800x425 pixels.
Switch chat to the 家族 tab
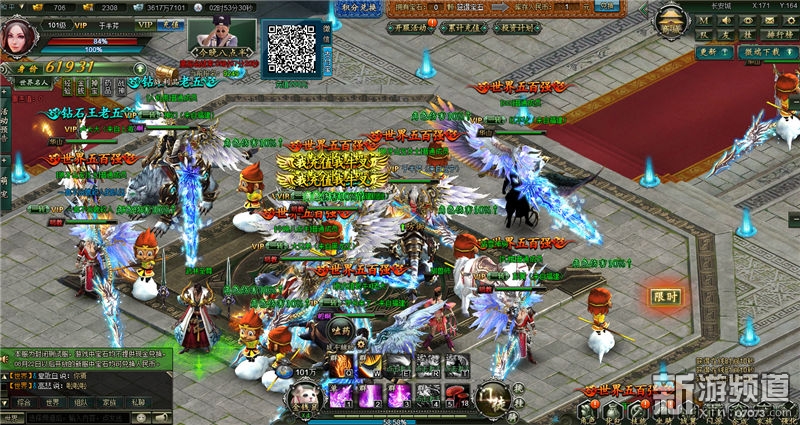[109, 402]
